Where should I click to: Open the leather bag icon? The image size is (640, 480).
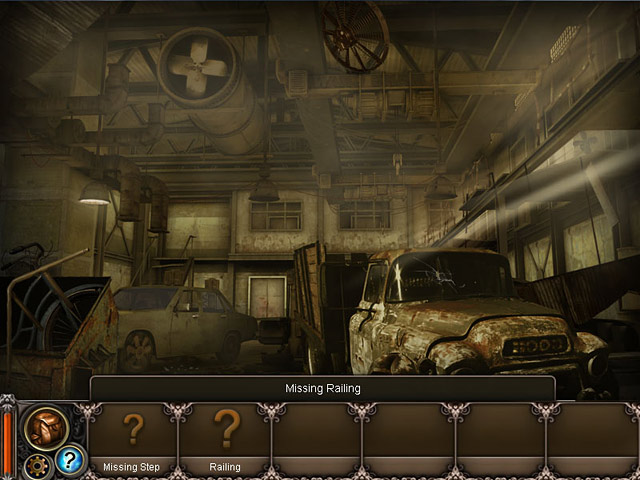pyautogui.click(x=46, y=427)
